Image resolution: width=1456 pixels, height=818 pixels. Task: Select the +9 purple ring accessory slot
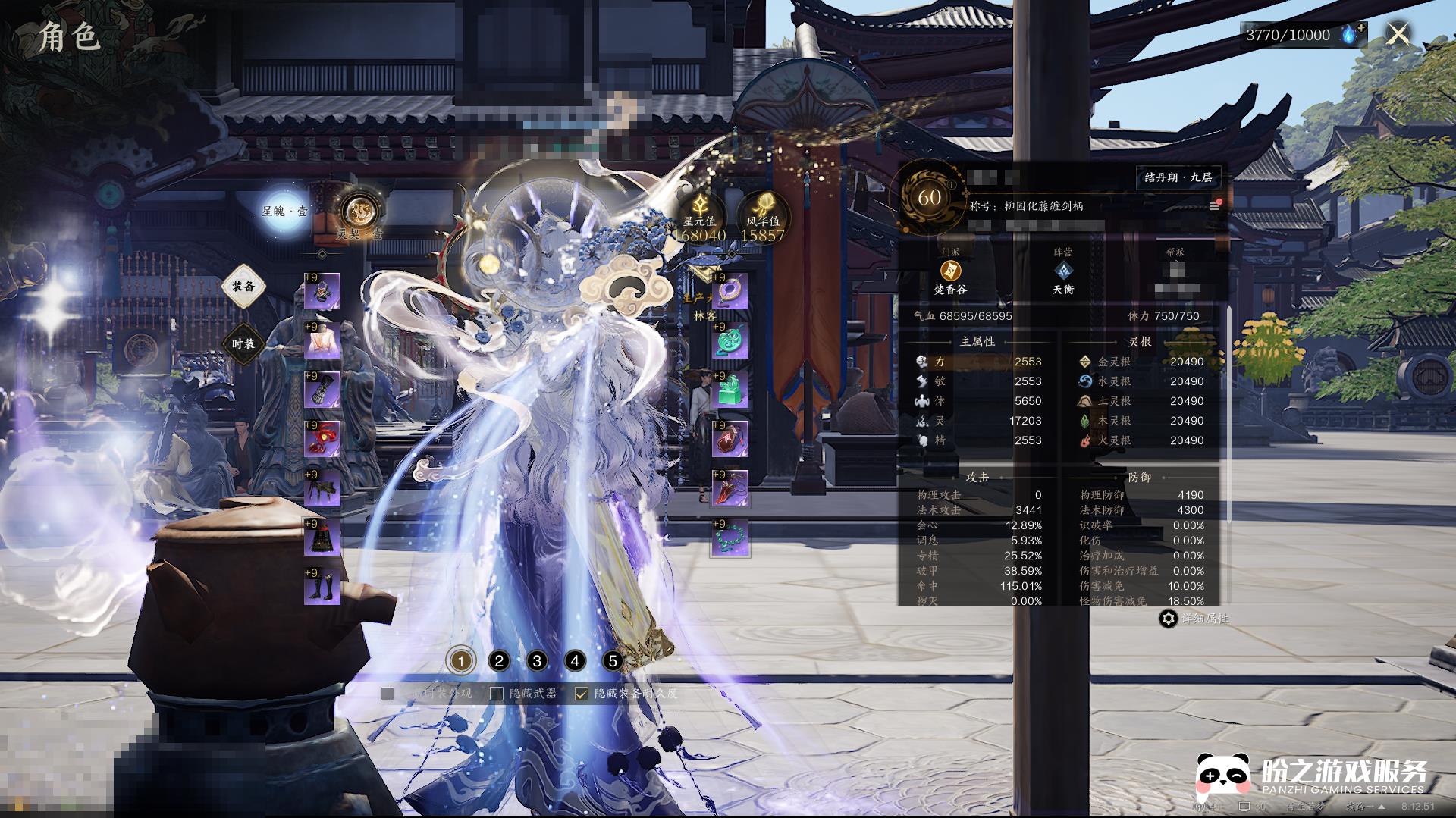pyautogui.click(x=730, y=292)
